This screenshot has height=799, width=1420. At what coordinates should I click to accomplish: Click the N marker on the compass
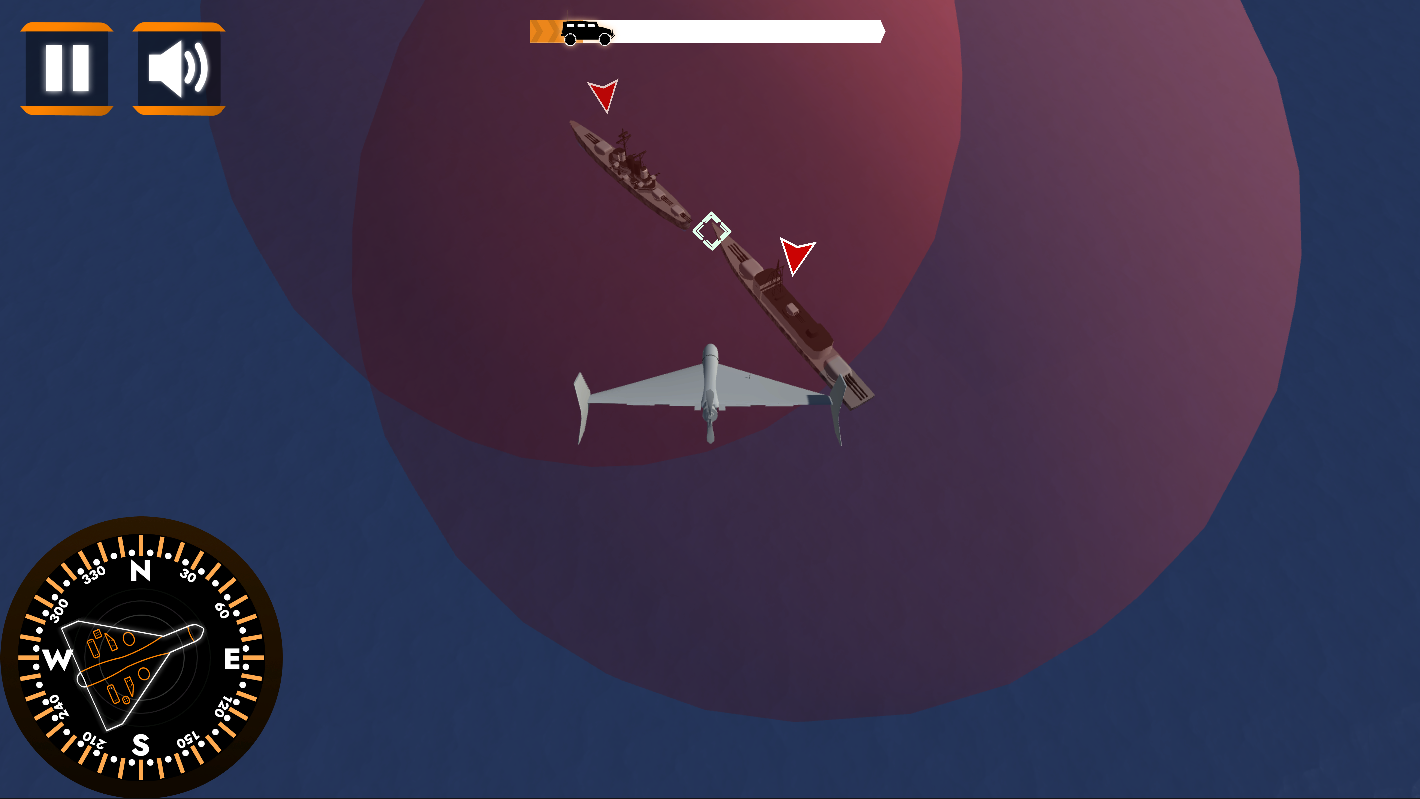pyautogui.click(x=141, y=573)
